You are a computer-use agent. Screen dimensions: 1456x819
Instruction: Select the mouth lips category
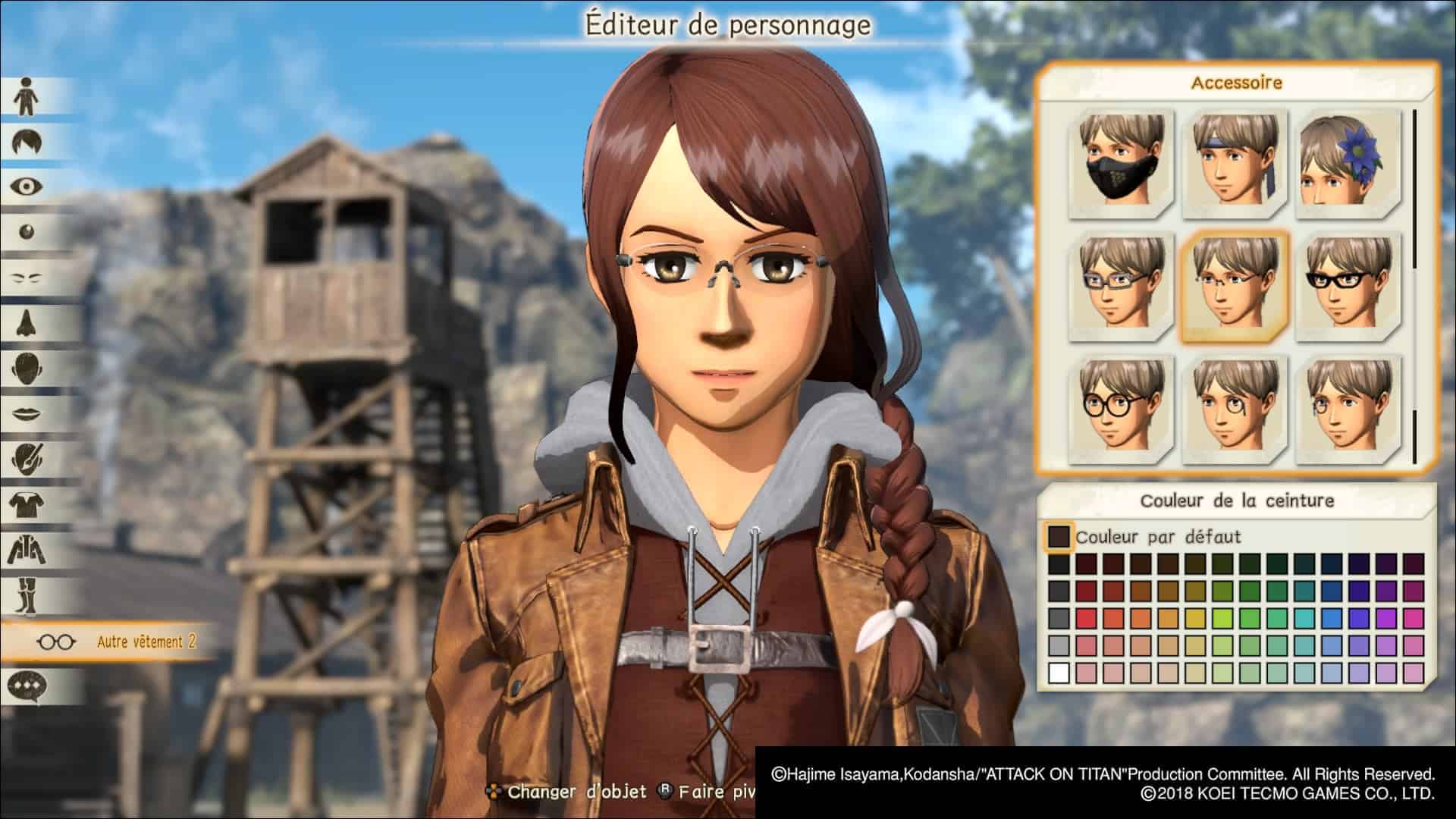click(x=27, y=414)
